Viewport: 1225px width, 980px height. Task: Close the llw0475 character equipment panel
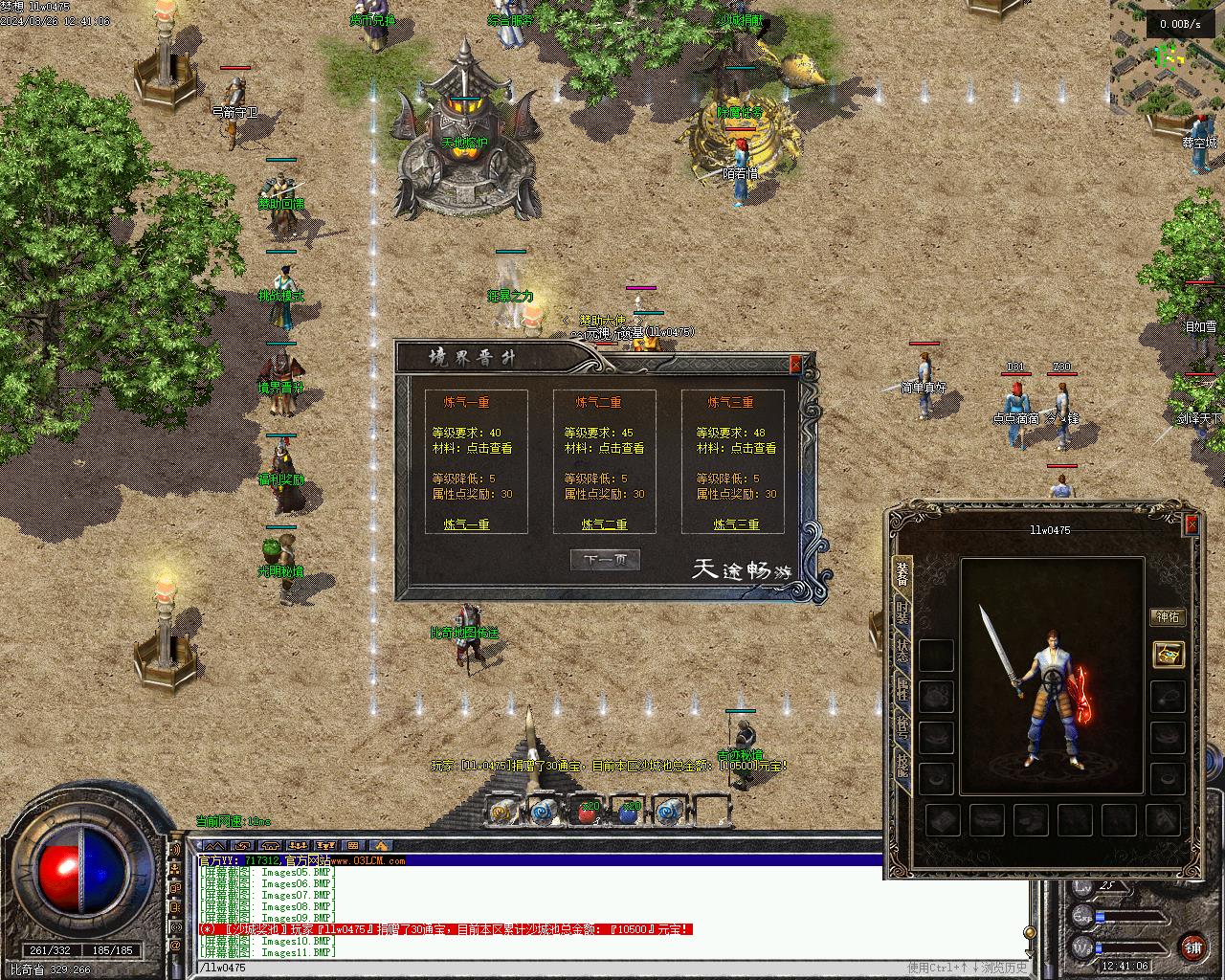(x=1192, y=524)
